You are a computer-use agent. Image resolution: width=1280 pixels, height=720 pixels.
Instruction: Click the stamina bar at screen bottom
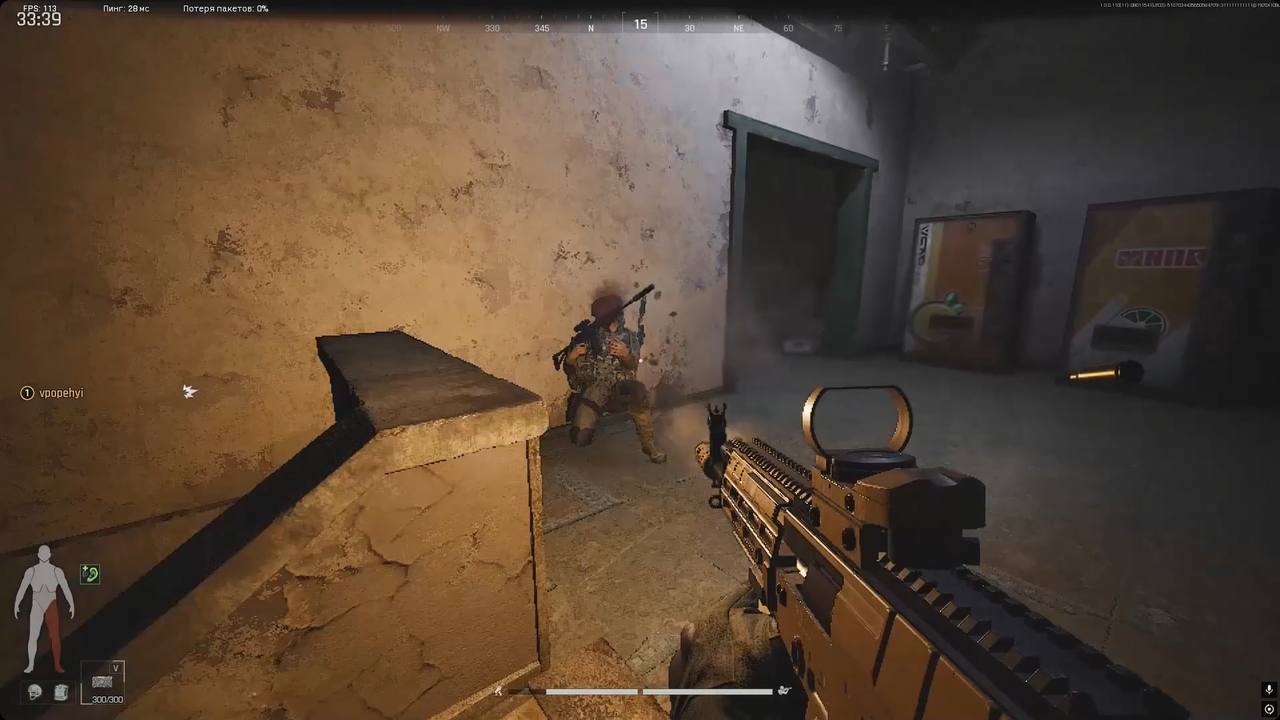pos(640,691)
